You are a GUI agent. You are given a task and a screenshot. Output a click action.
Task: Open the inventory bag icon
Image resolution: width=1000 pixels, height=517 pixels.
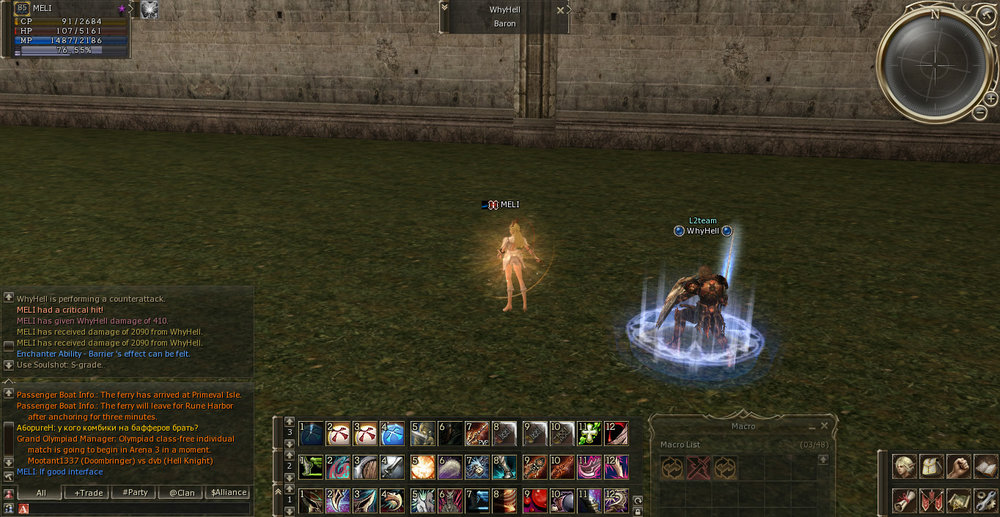(931, 467)
